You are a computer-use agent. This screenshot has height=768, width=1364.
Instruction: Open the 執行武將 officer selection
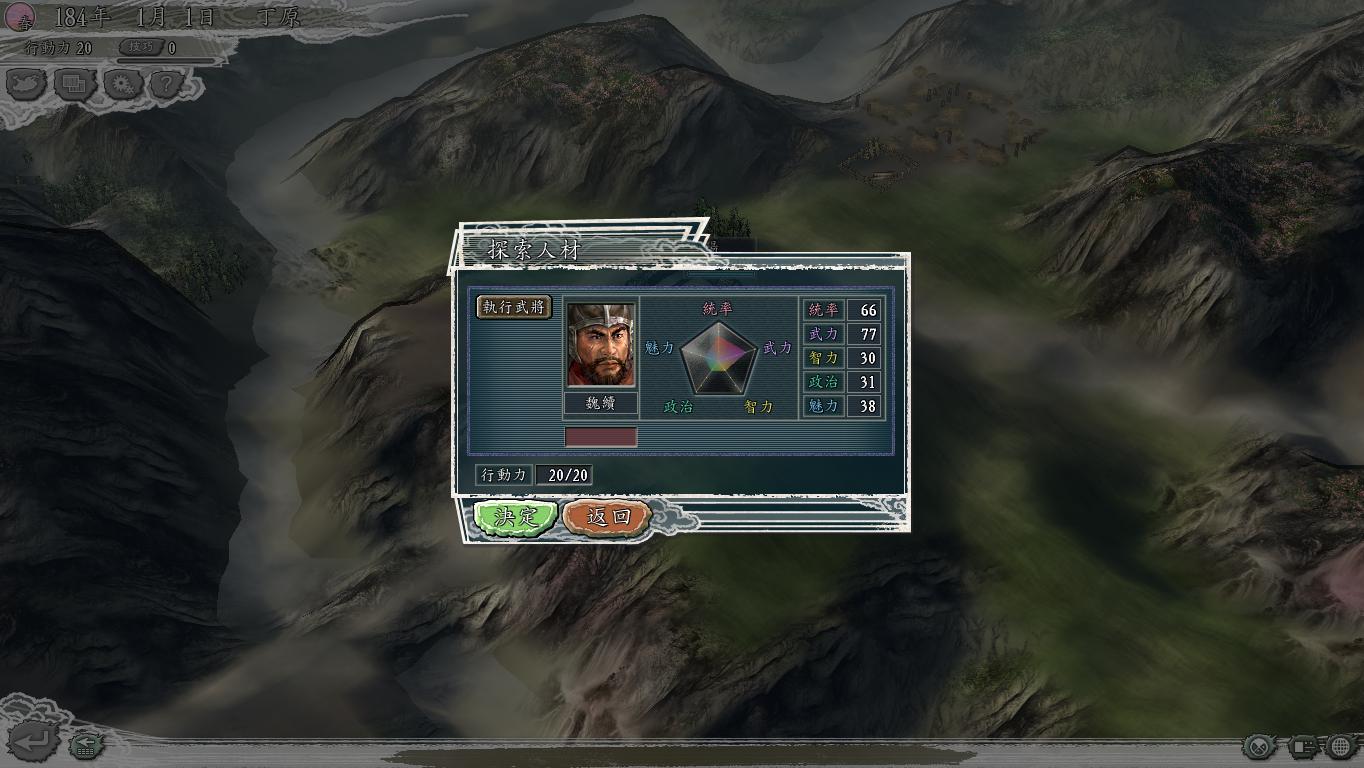[514, 307]
